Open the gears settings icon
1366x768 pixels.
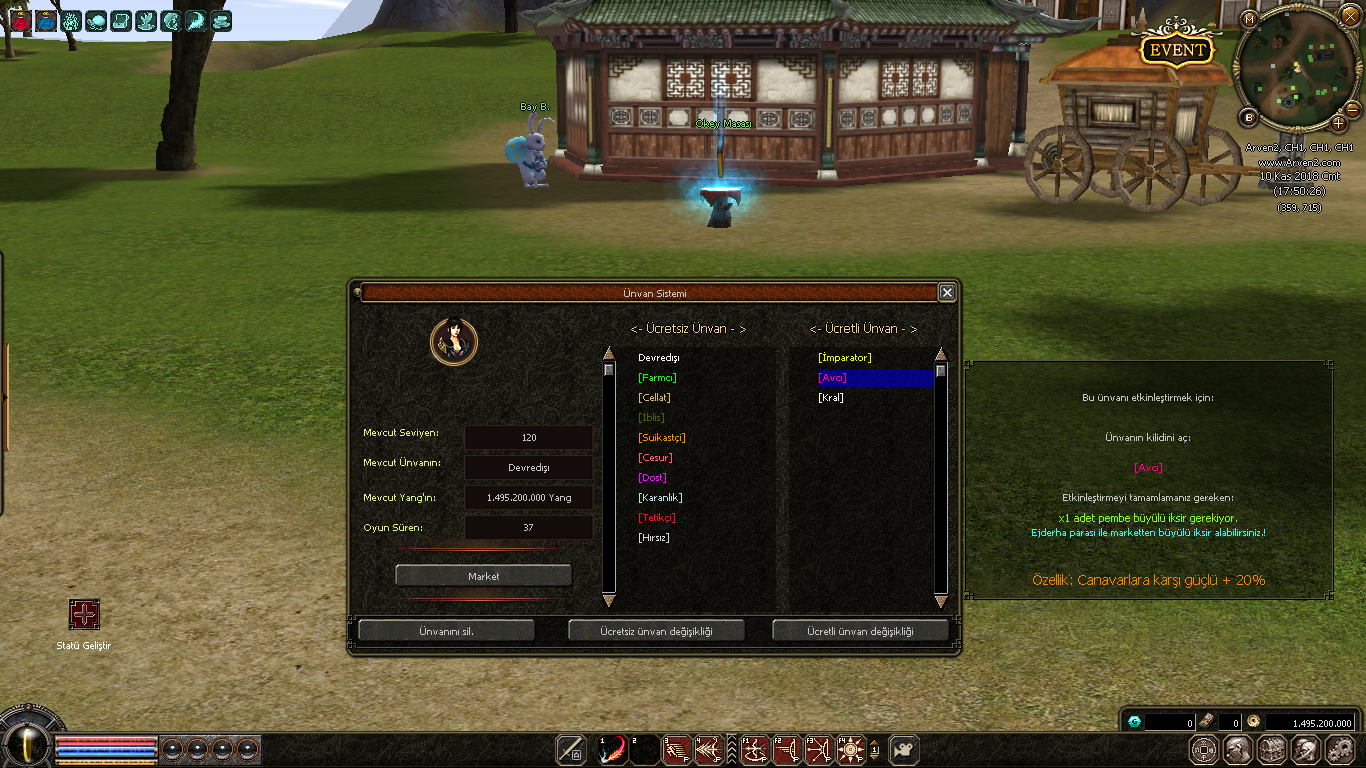1339,749
